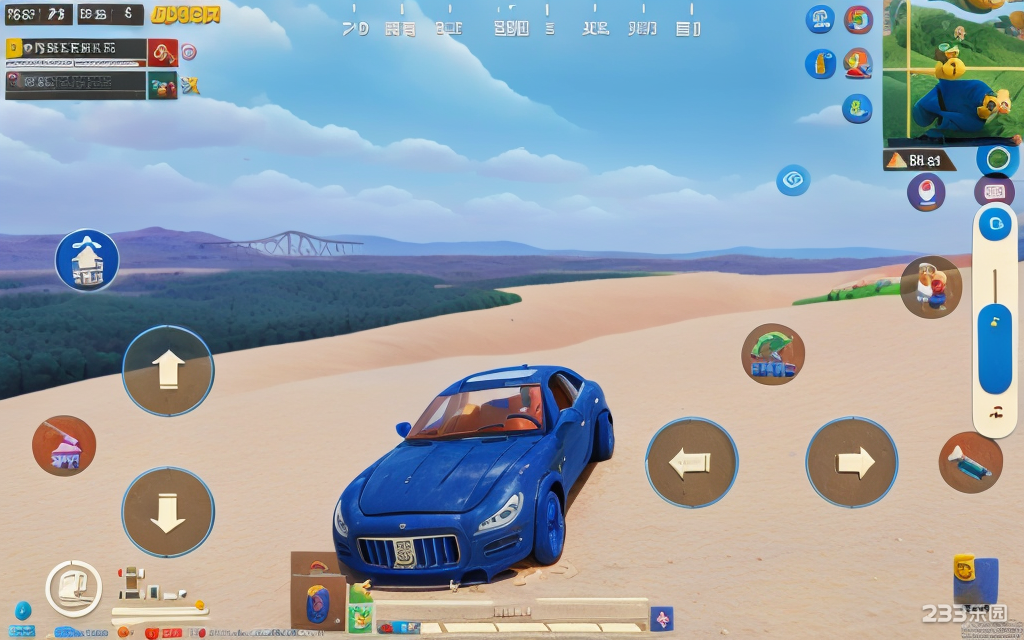Tap the small purple square at bottom bar
This screenshot has width=1024, height=640.
tap(661, 618)
